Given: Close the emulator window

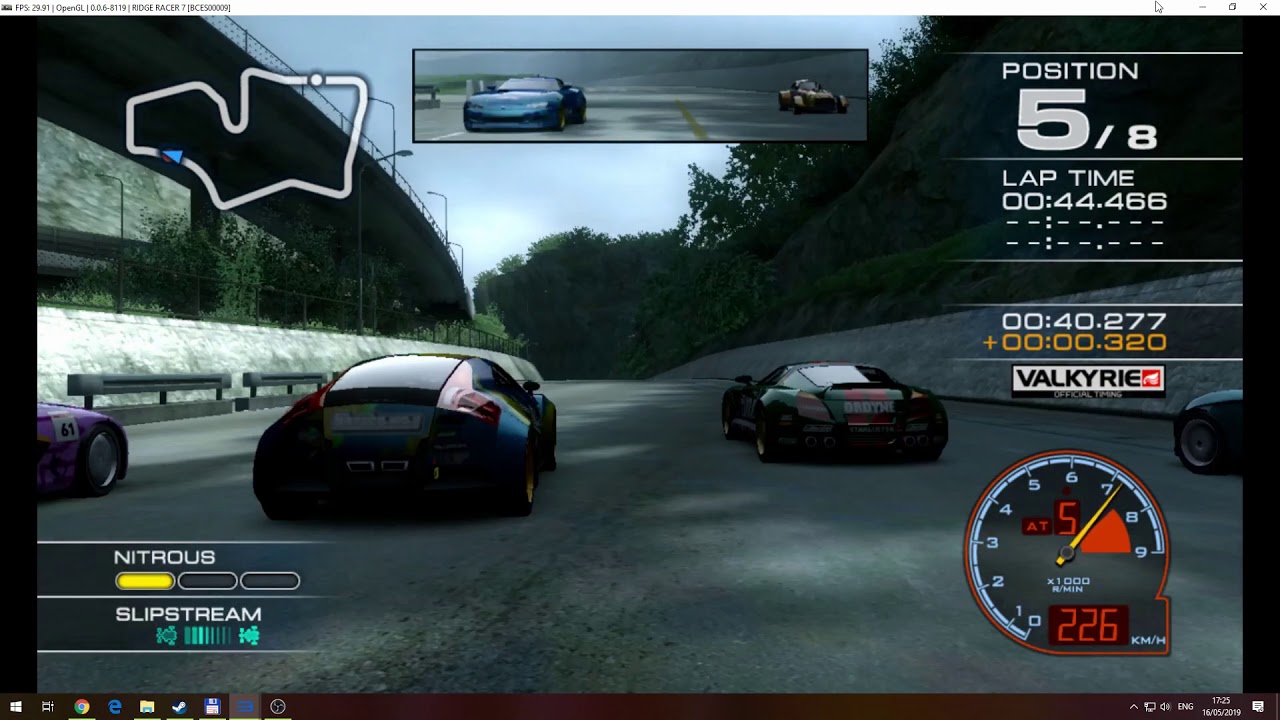Looking at the screenshot, I should [x=1262, y=7].
